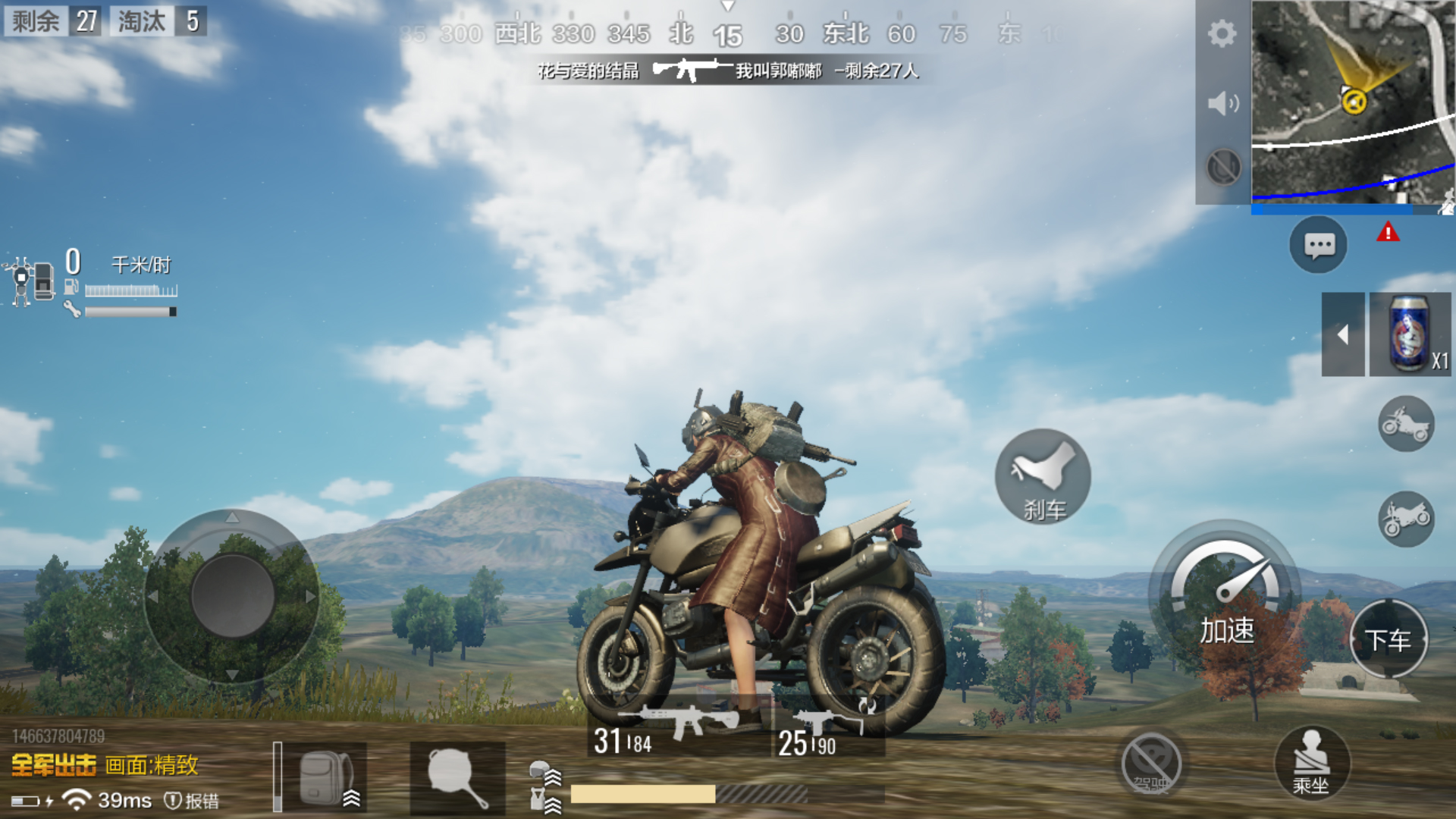Use the energy drink can
This screenshot has height=819, width=1456.
(1410, 334)
